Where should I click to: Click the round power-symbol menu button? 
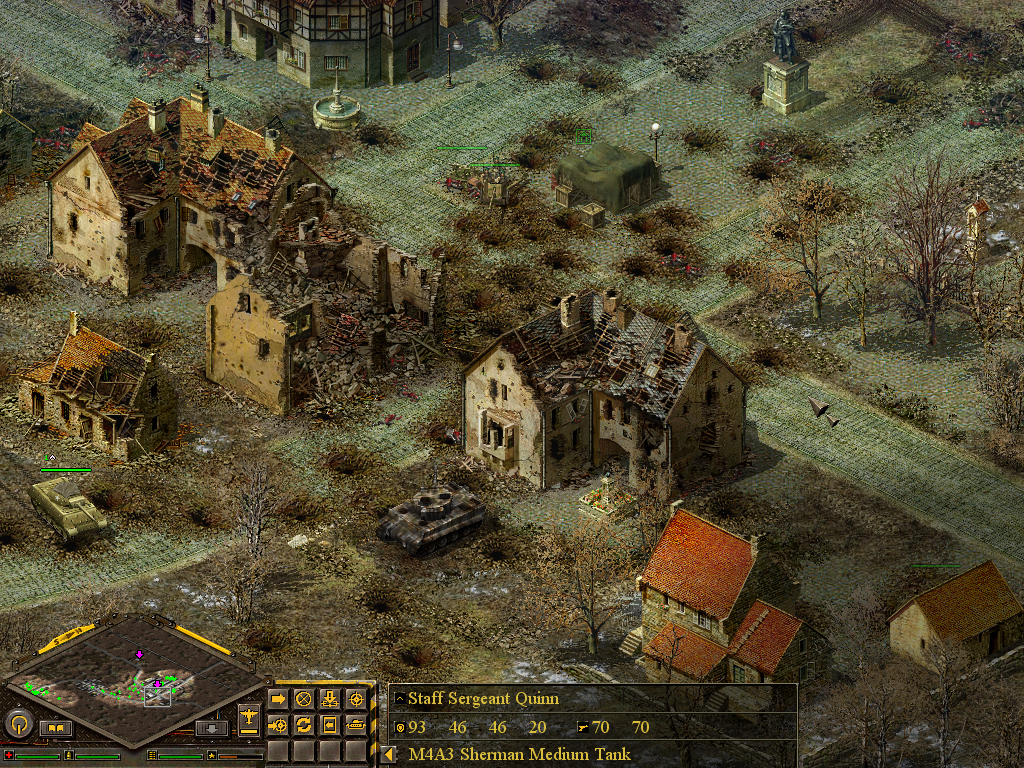[17, 723]
